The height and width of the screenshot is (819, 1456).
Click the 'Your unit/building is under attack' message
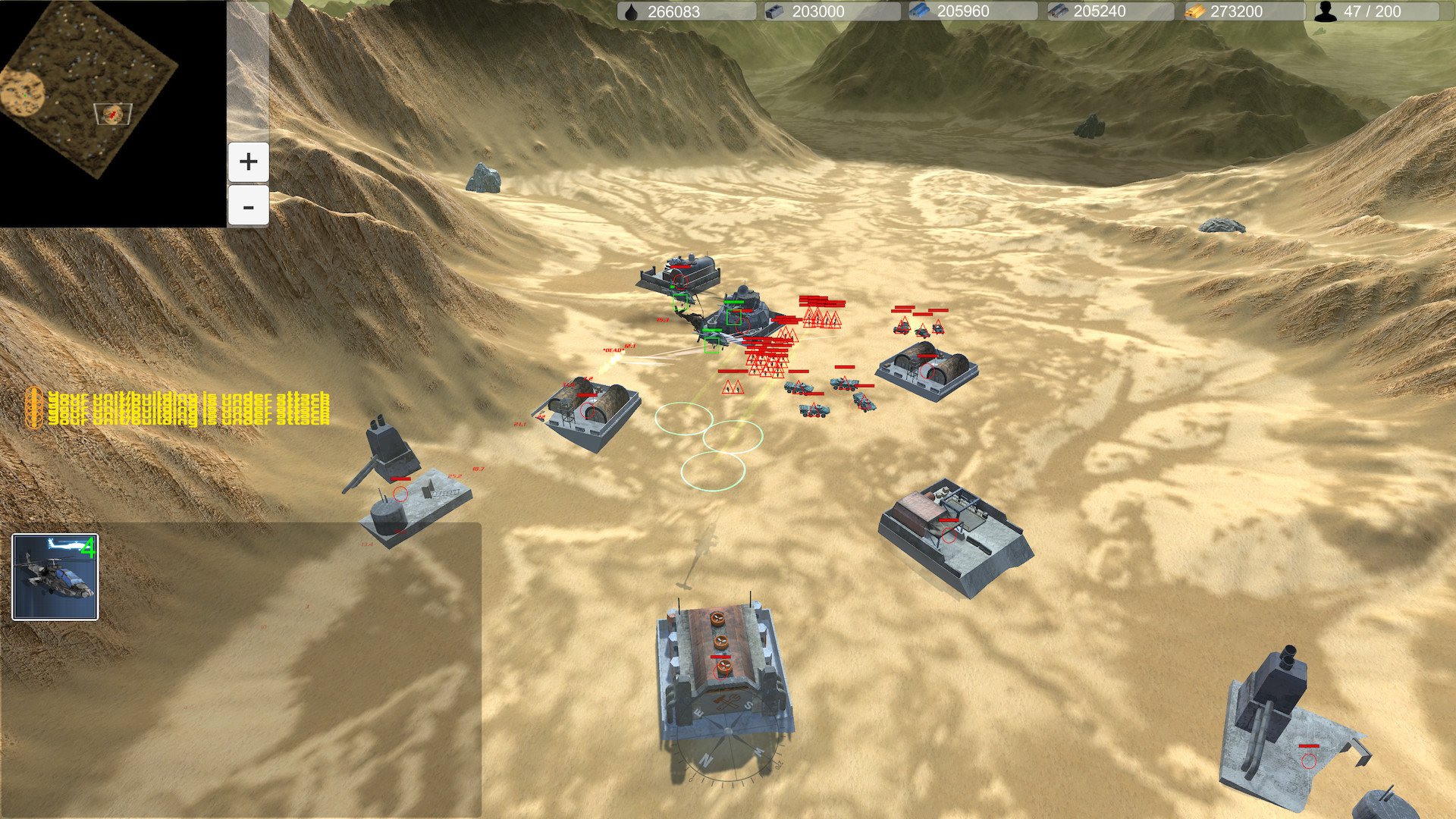tap(186, 404)
